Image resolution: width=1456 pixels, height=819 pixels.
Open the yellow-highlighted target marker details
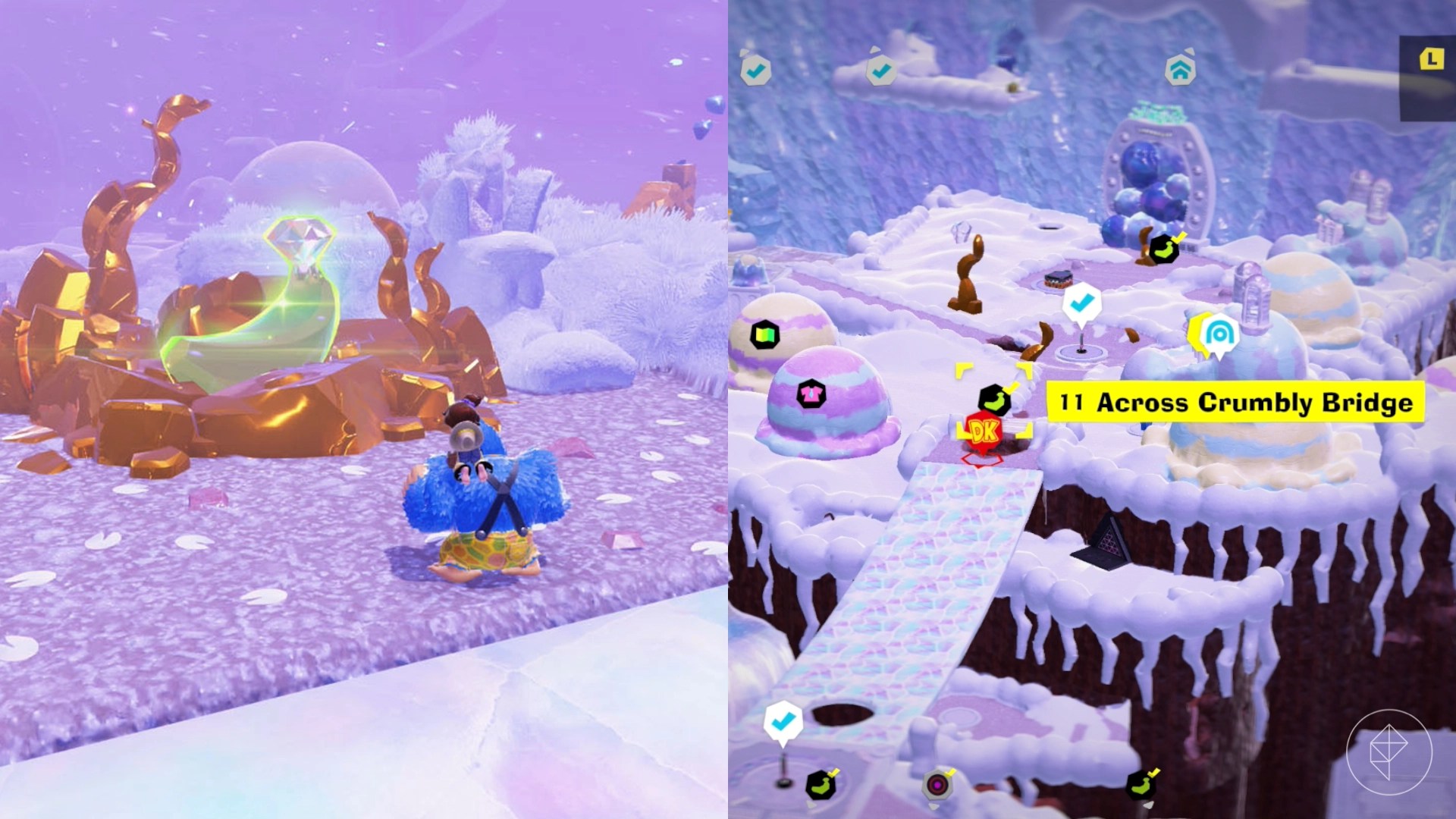click(x=996, y=400)
